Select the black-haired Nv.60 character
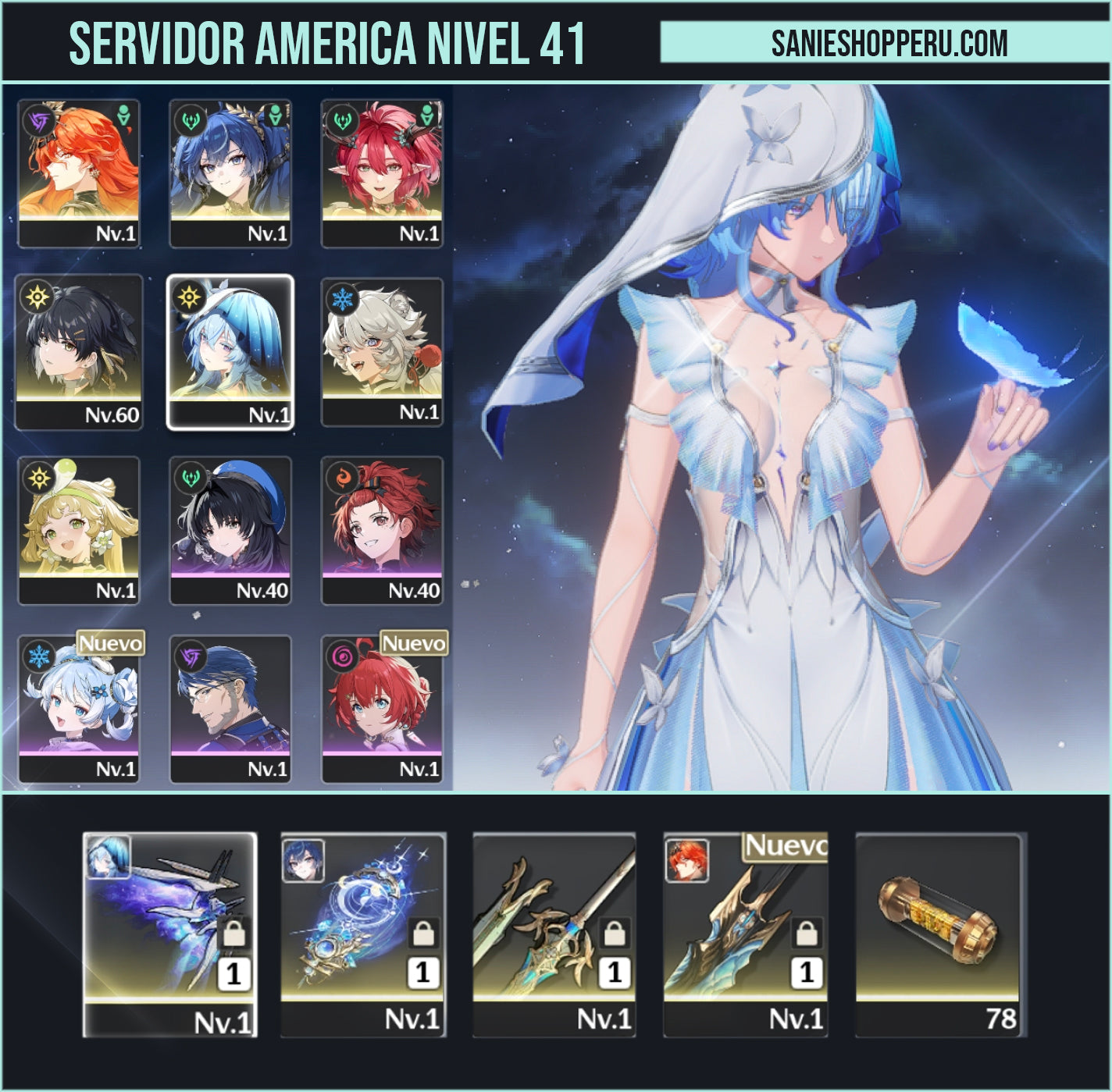The height and width of the screenshot is (1092, 1112). [x=78, y=351]
